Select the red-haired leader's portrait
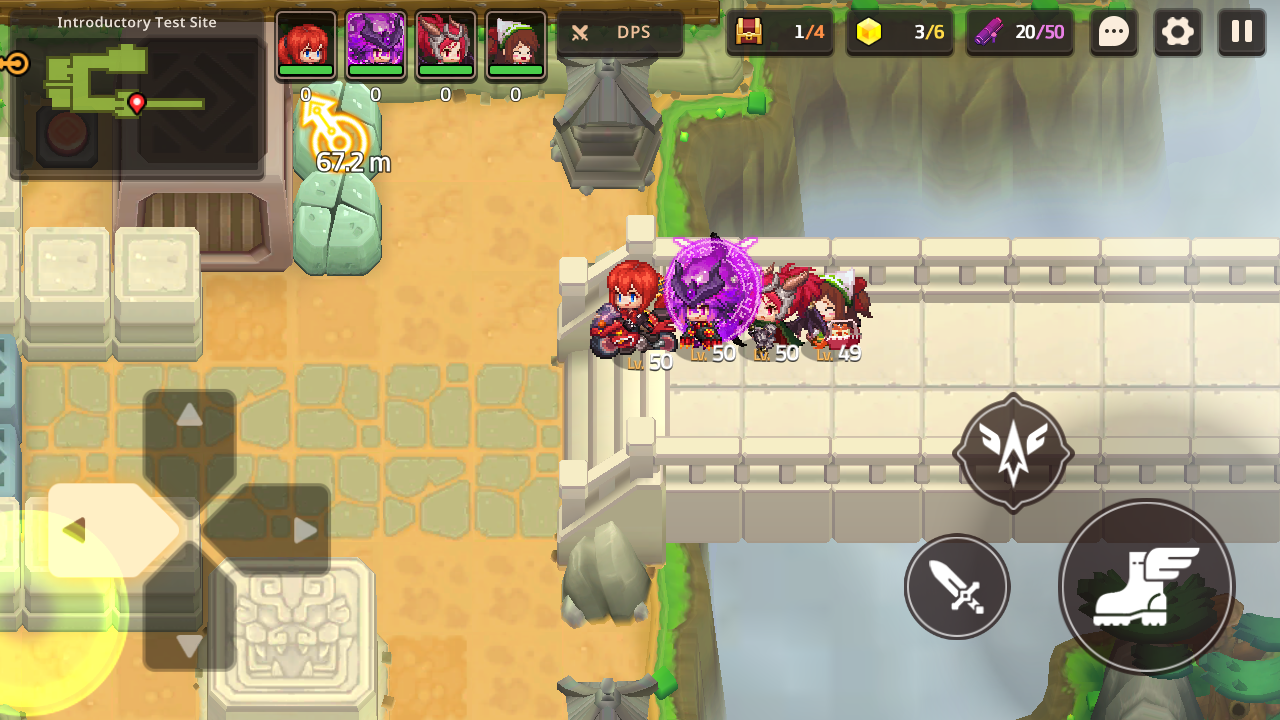Viewport: 1280px width, 720px height. (x=306, y=45)
